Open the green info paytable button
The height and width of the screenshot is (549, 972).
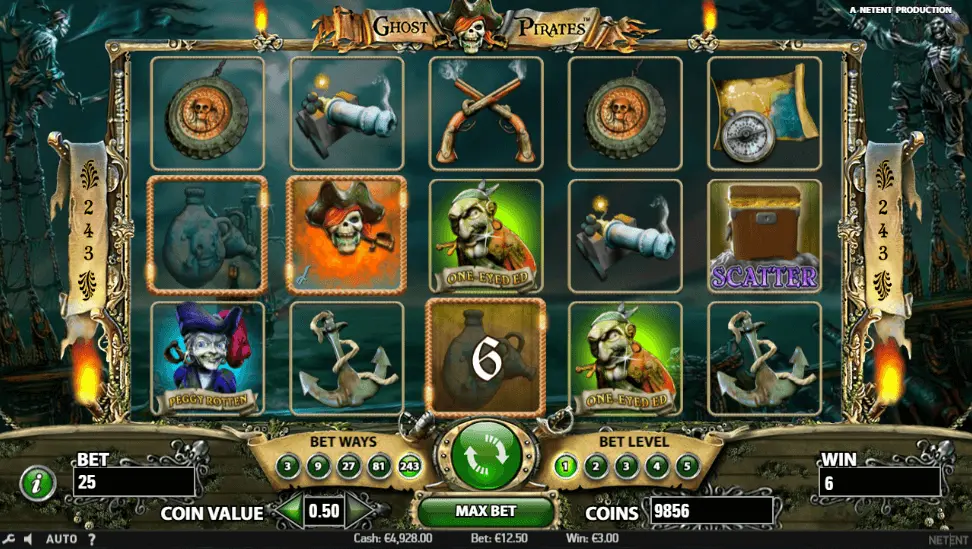pos(38,484)
